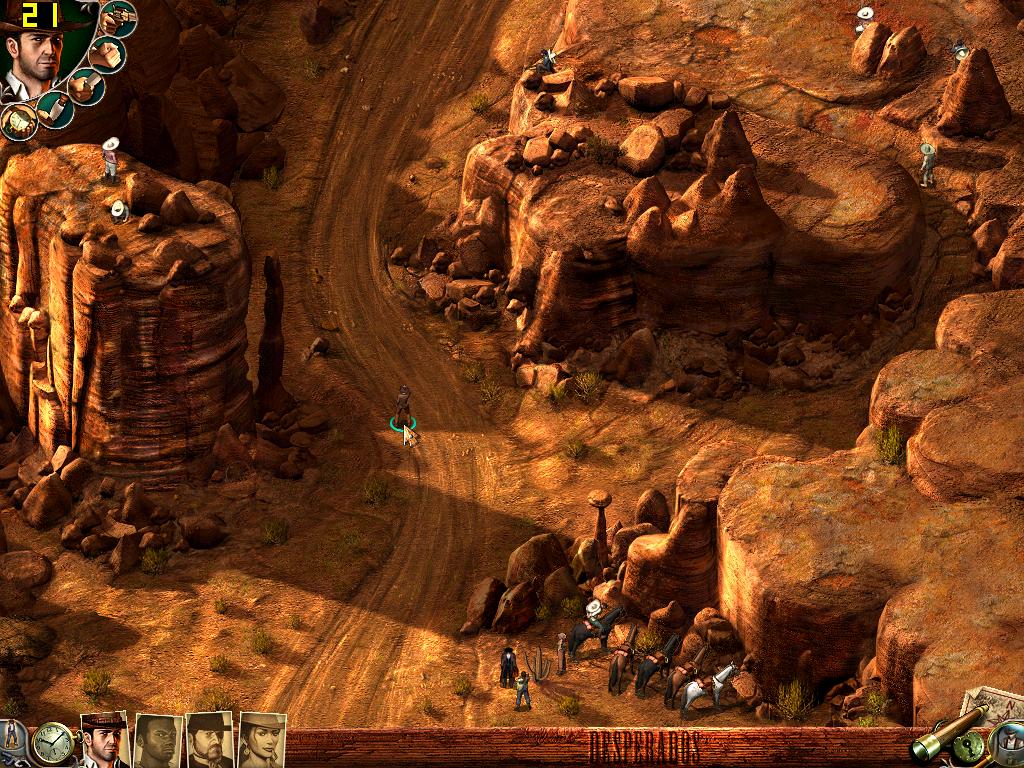The image size is (1024, 768).
Task: Switch to the second character portrait card
Action: click(x=158, y=740)
